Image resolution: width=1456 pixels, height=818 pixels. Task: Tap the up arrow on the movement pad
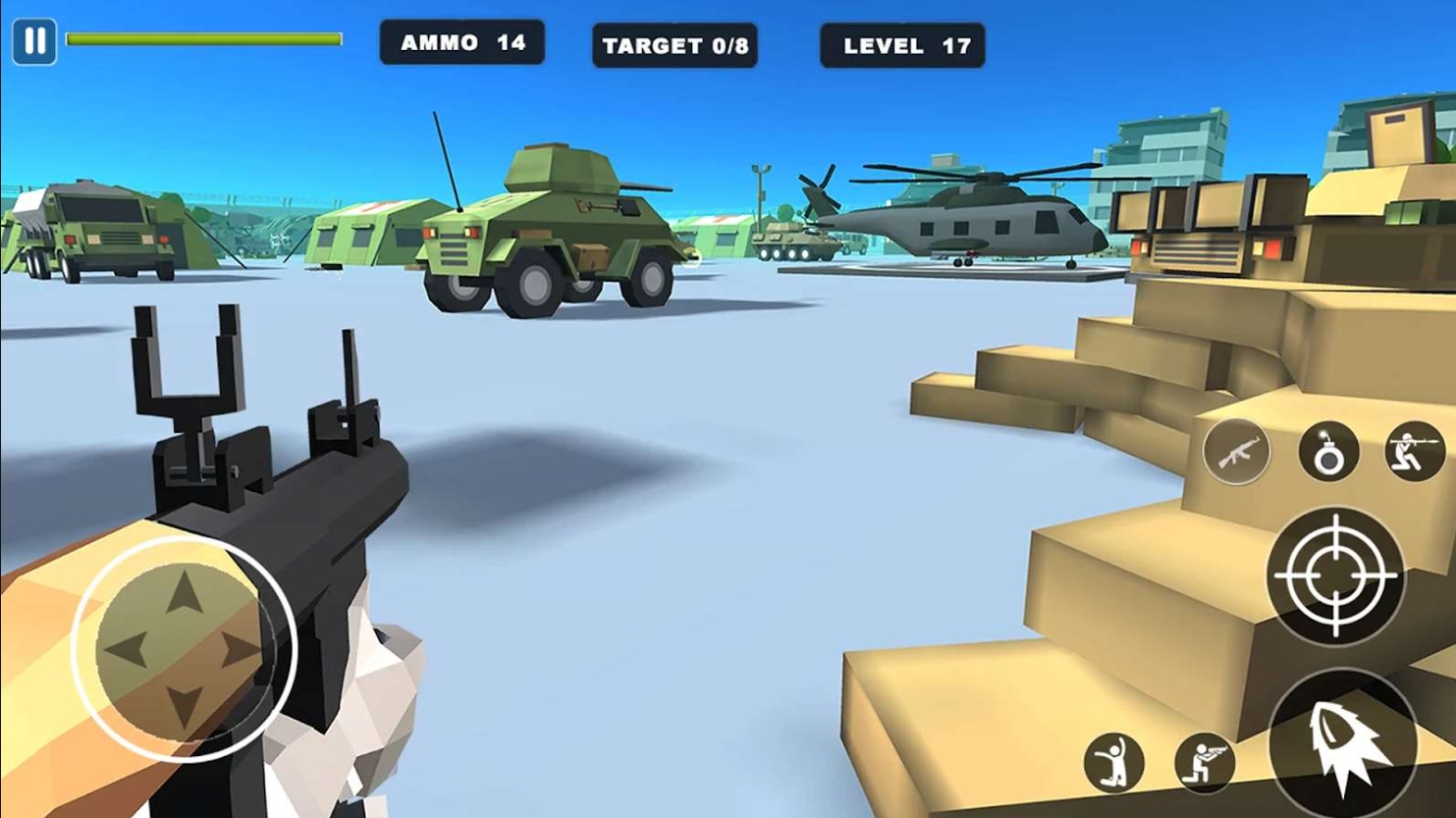(x=184, y=593)
